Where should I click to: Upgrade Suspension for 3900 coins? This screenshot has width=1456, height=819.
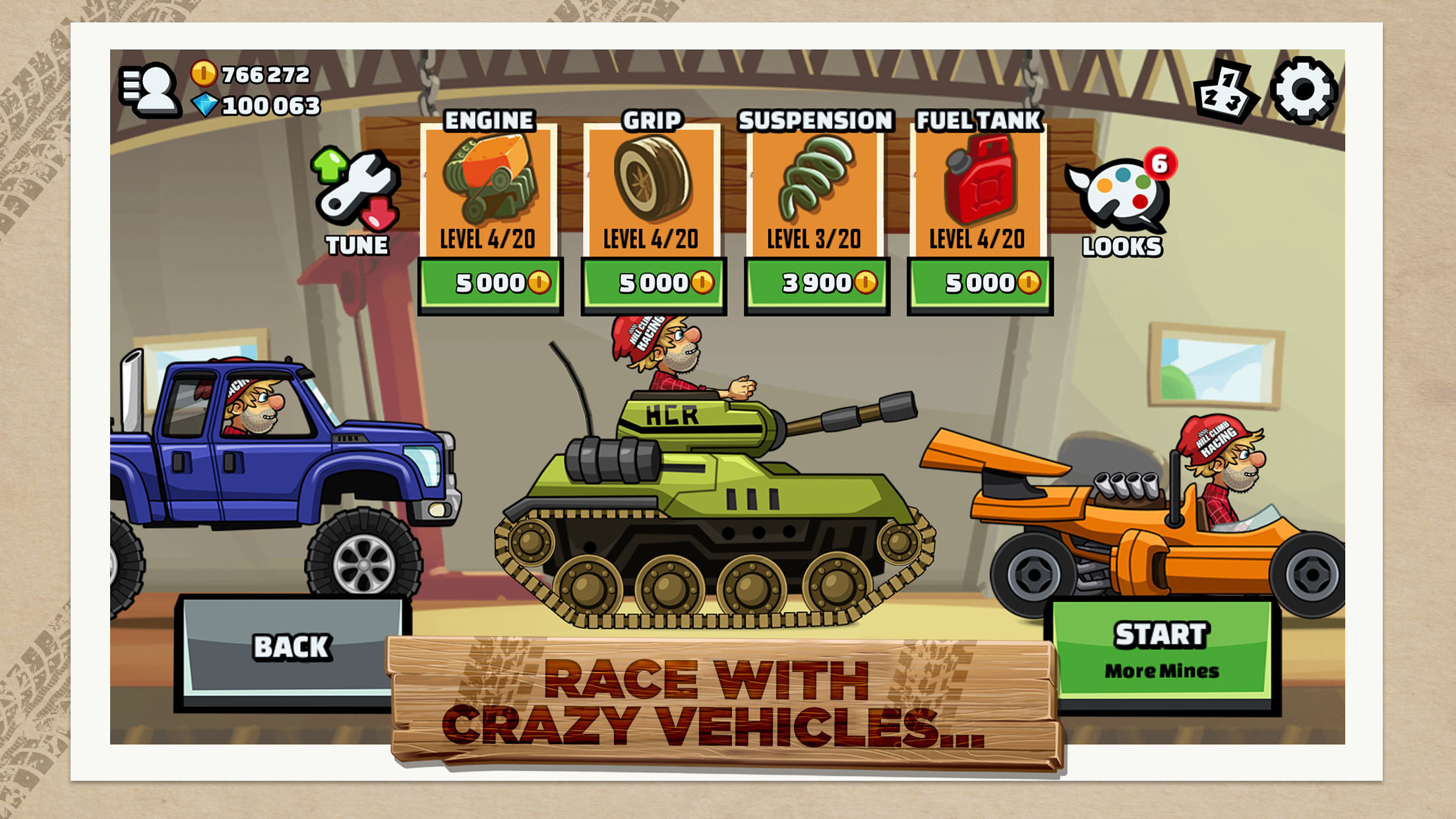point(816,285)
